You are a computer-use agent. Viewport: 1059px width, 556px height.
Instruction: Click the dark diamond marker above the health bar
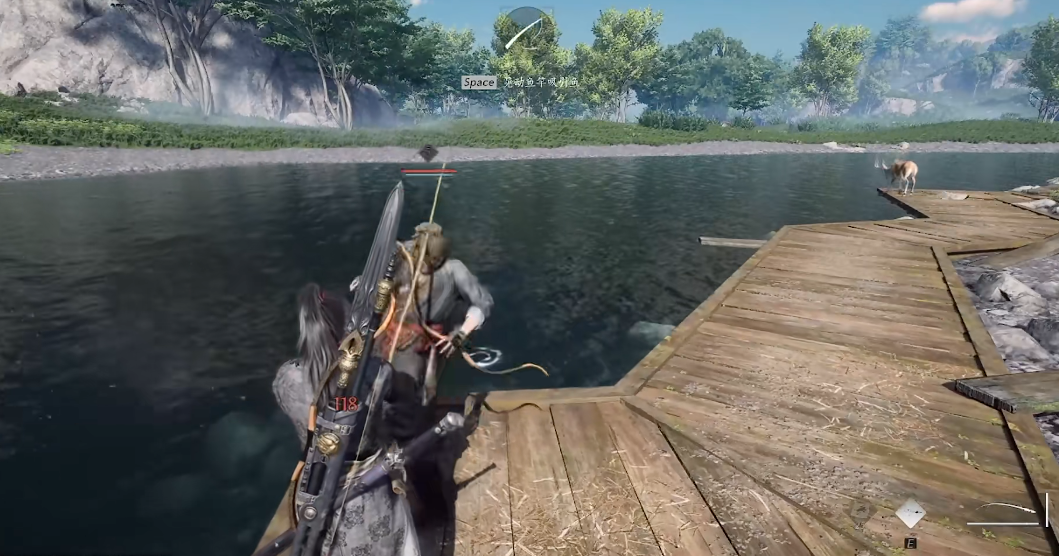tap(428, 153)
